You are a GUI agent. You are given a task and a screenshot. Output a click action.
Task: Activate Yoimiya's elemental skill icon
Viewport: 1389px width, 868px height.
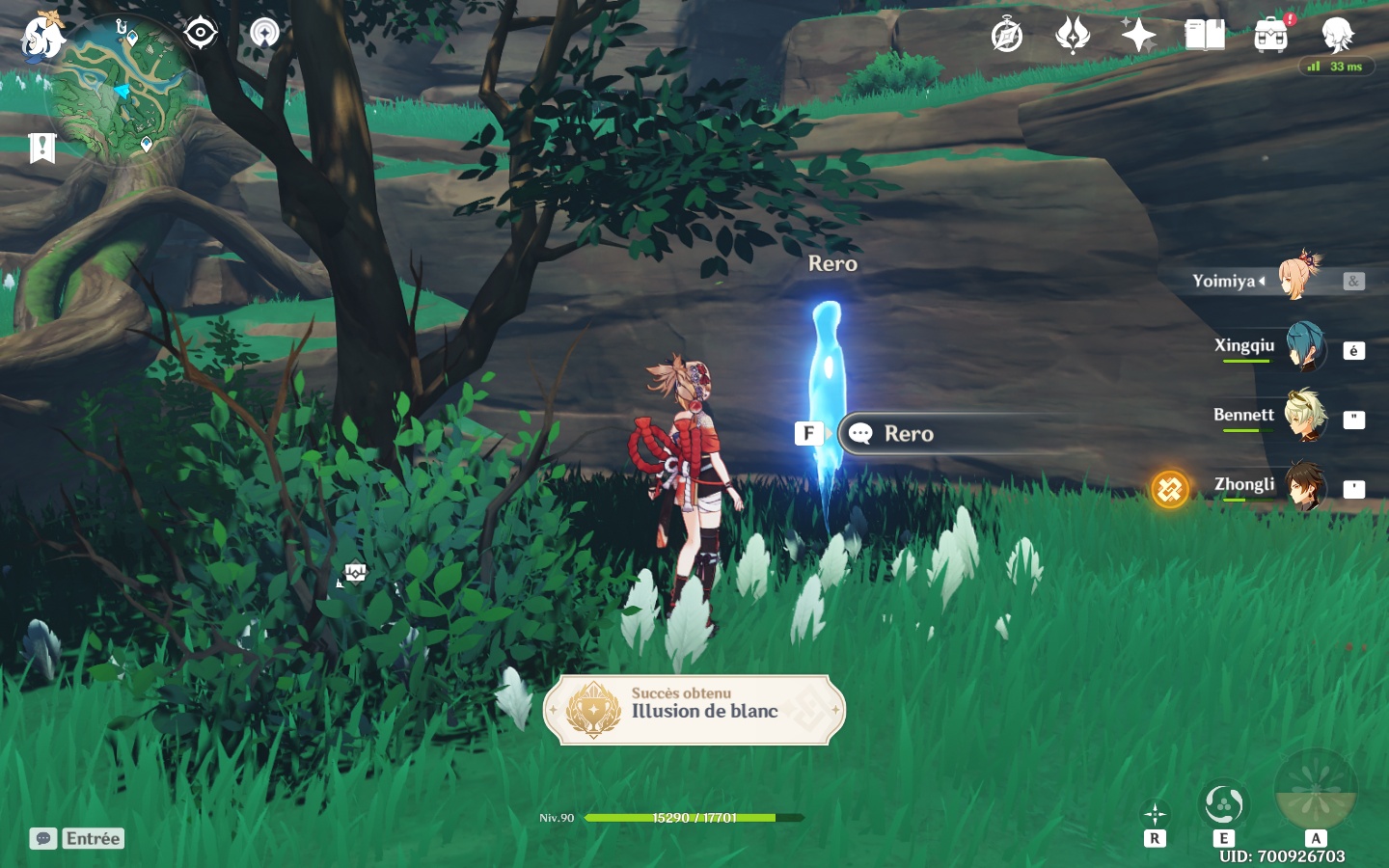[1223, 804]
